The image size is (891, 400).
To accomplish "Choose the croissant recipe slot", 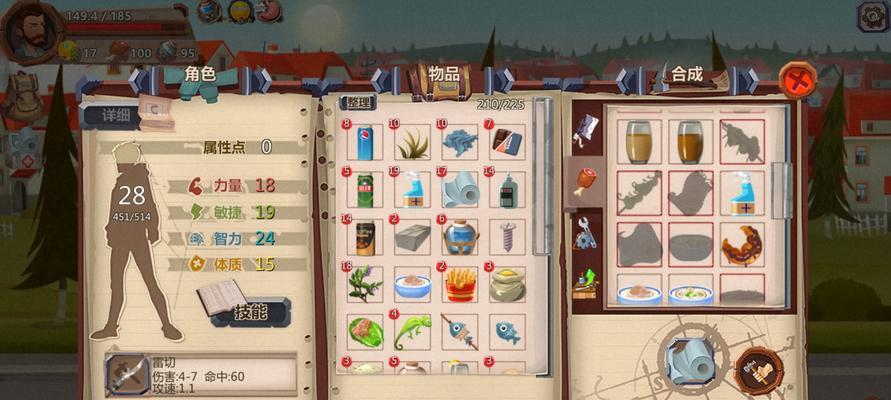I will [x=741, y=243].
